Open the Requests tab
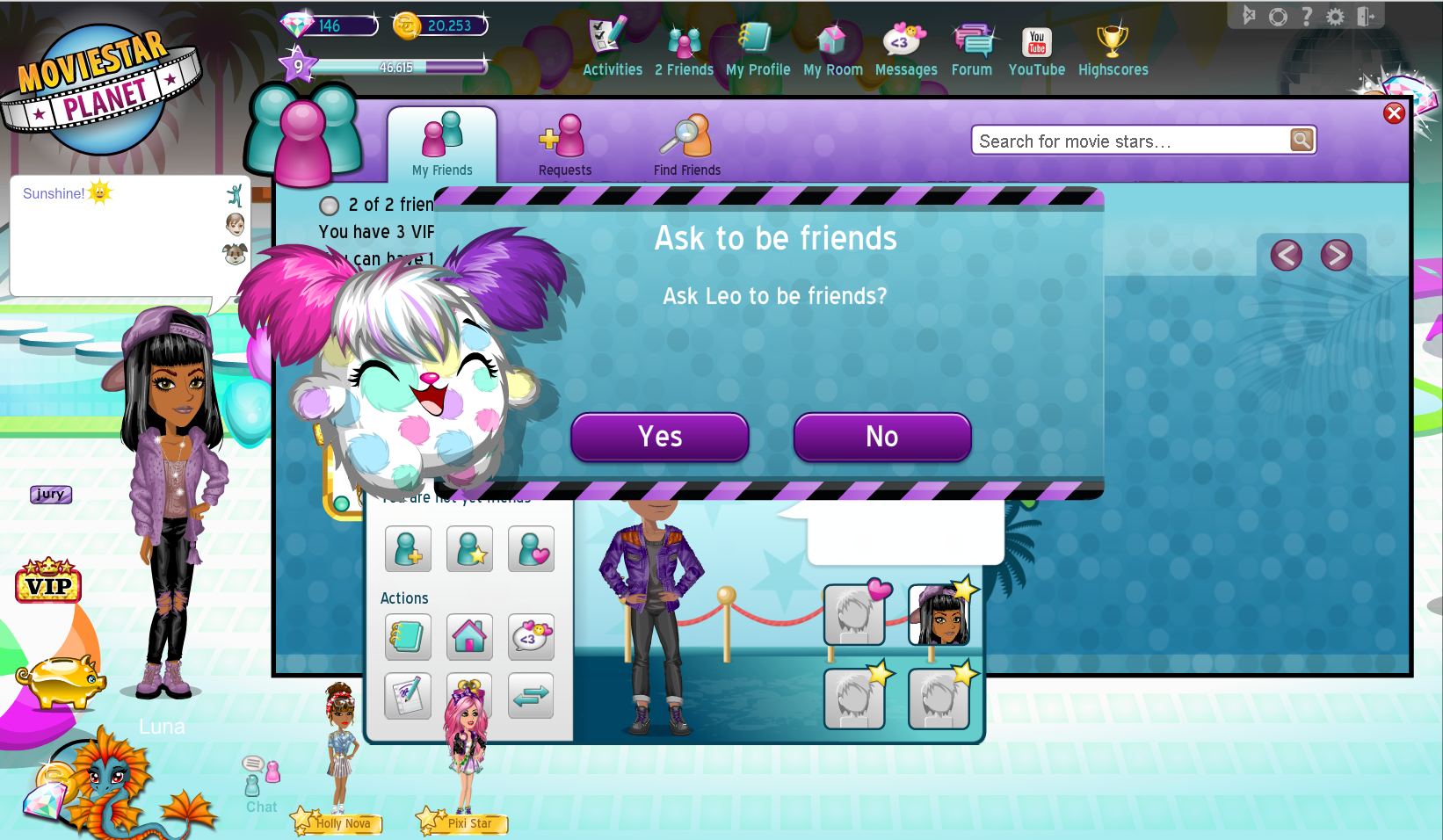Image resolution: width=1443 pixels, height=840 pixels. click(x=564, y=145)
